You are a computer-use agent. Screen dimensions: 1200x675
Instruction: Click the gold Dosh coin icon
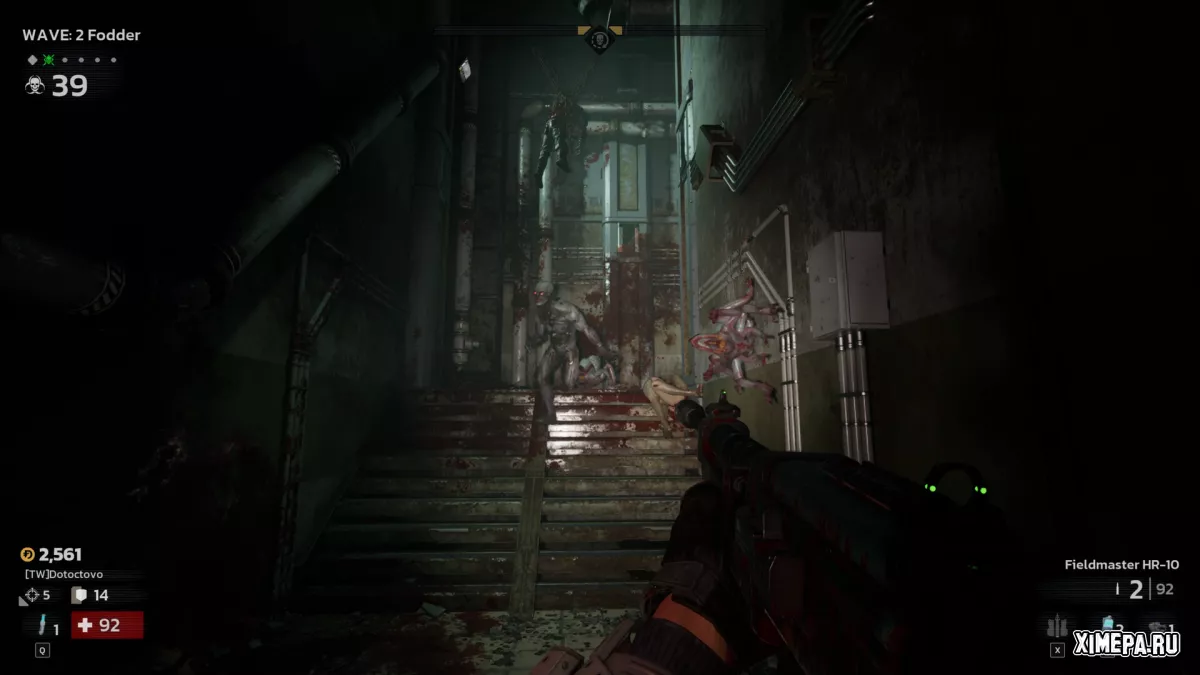click(x=28, y=554)
